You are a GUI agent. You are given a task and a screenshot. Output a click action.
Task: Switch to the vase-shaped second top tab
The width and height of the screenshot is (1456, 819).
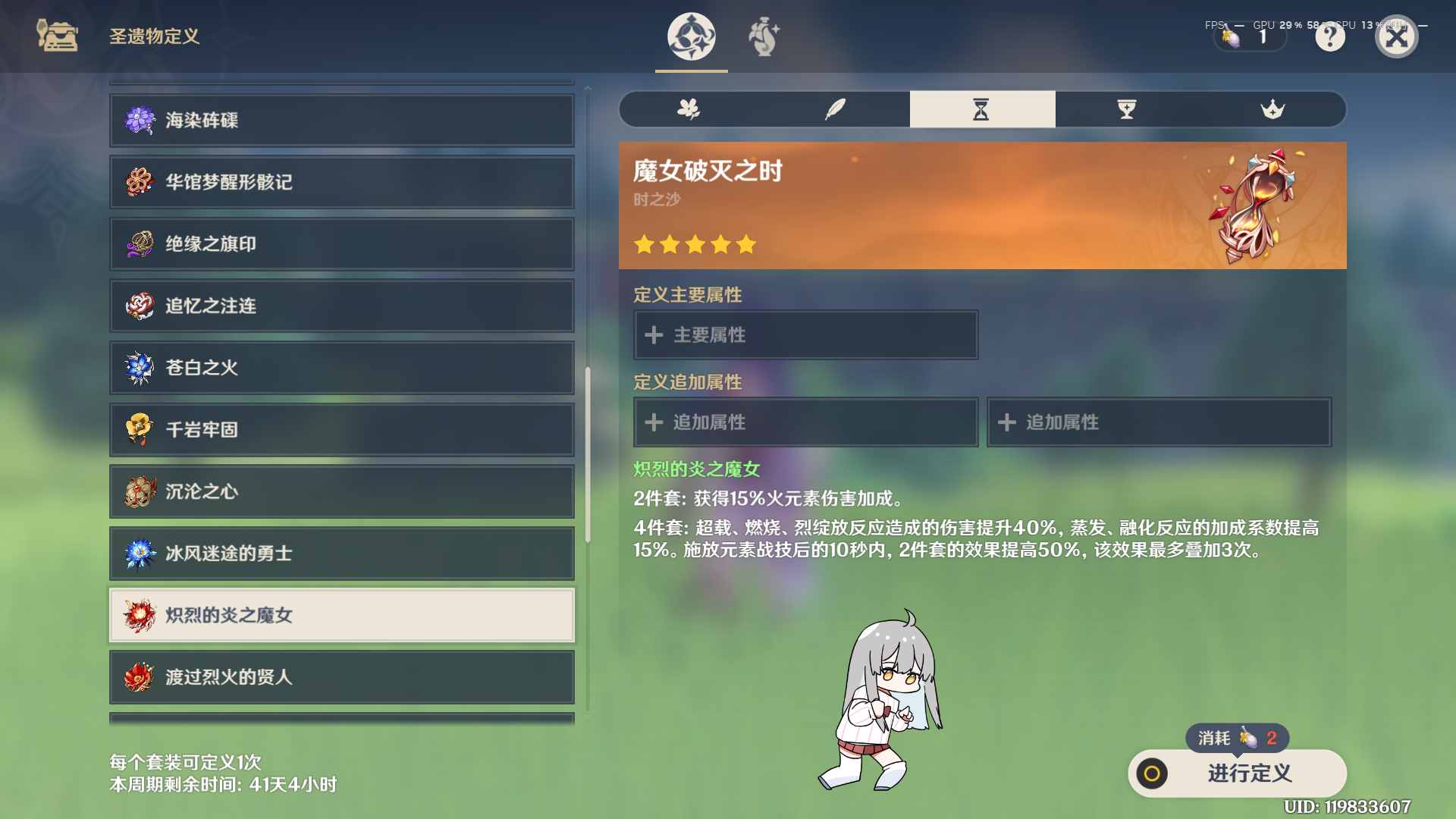click(x=764, y=37)
